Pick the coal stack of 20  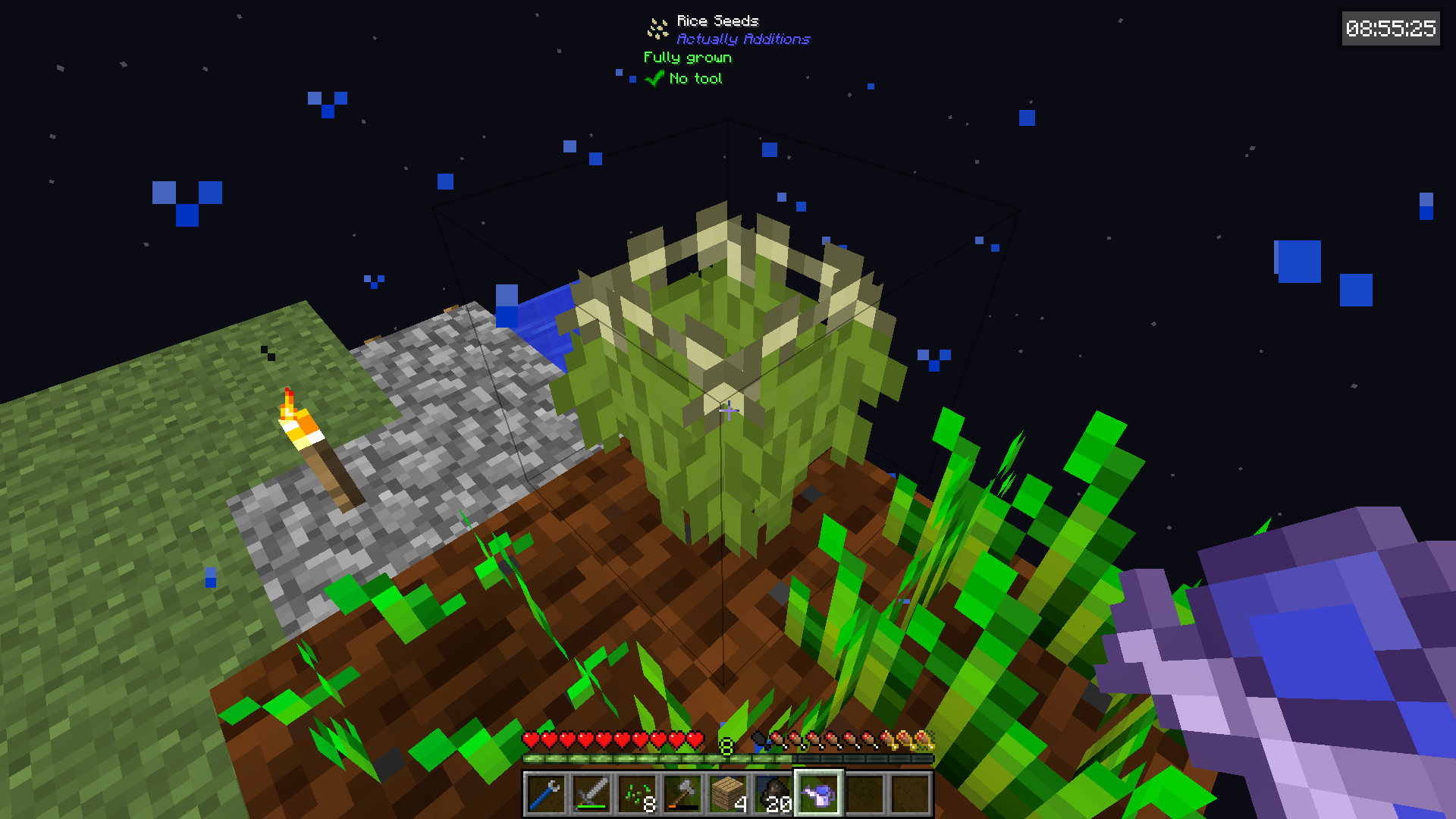[x=773, y=794]
